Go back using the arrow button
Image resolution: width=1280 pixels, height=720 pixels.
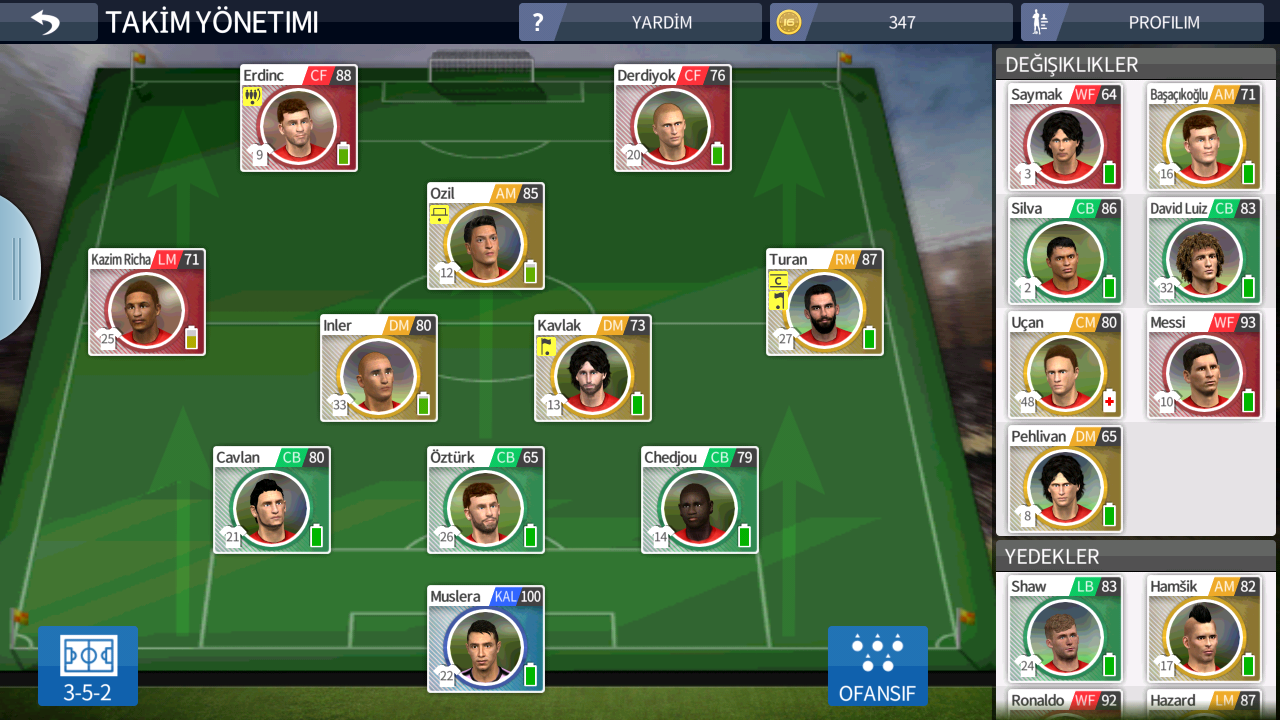point(46,22)
